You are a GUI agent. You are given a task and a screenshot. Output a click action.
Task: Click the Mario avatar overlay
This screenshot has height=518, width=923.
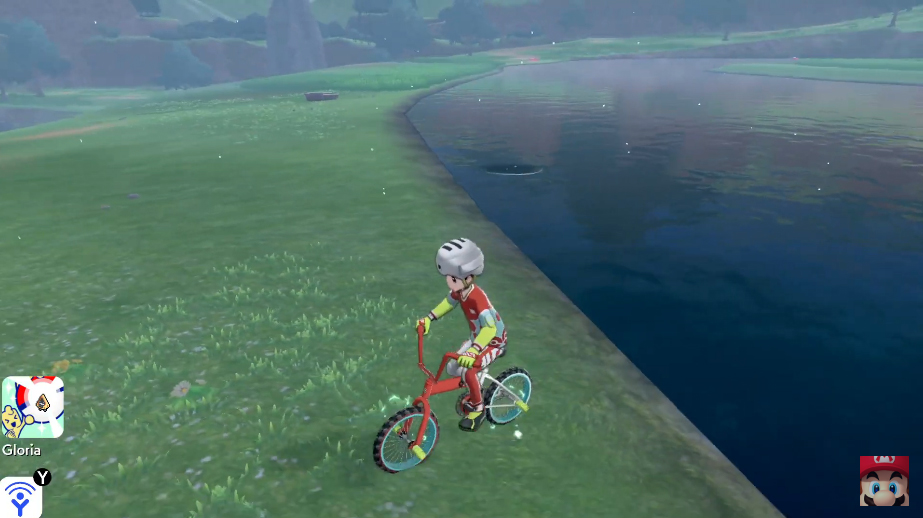pyautogui.click(x=884, y=480)
